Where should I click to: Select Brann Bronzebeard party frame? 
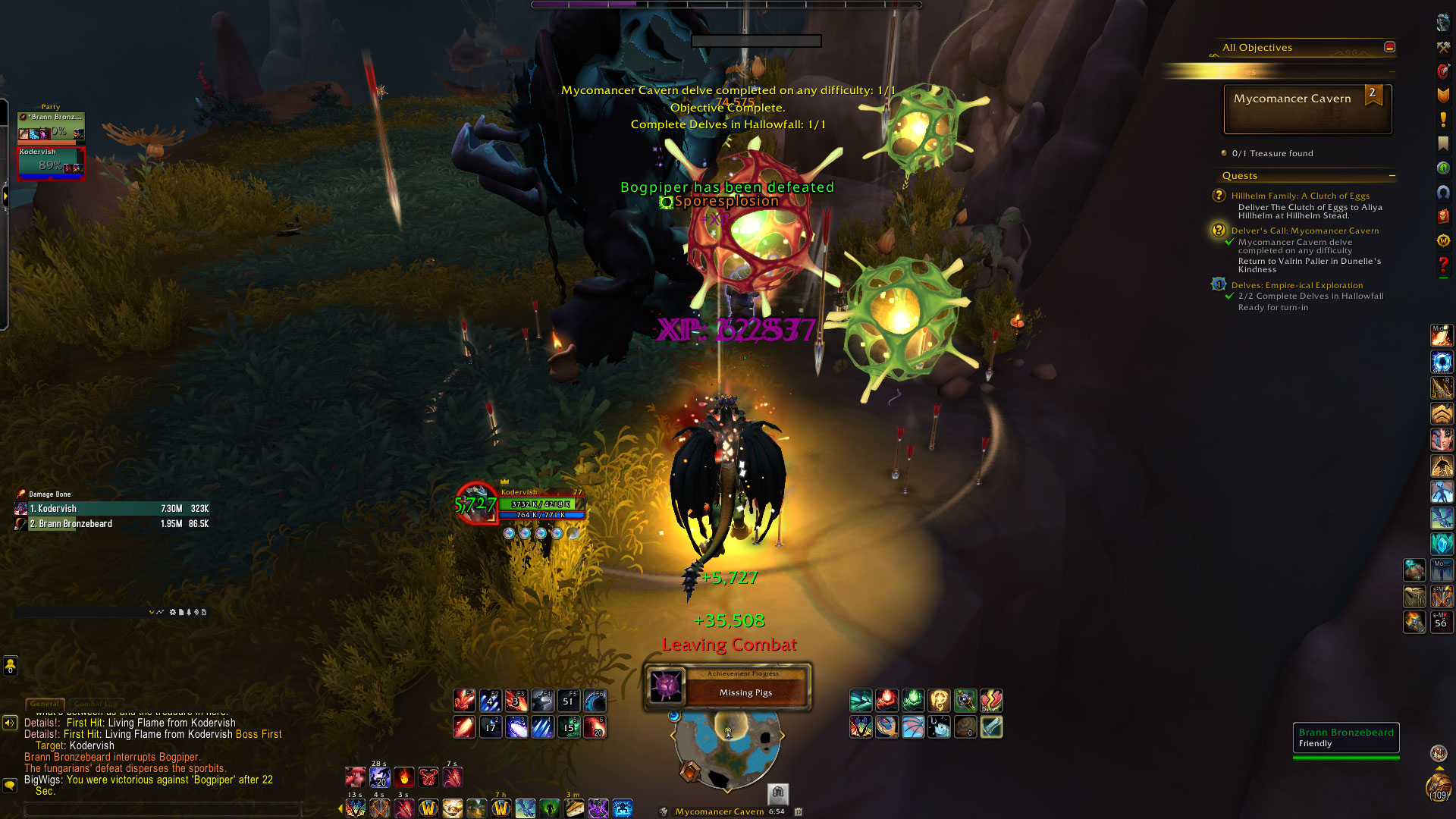(51, 125)
